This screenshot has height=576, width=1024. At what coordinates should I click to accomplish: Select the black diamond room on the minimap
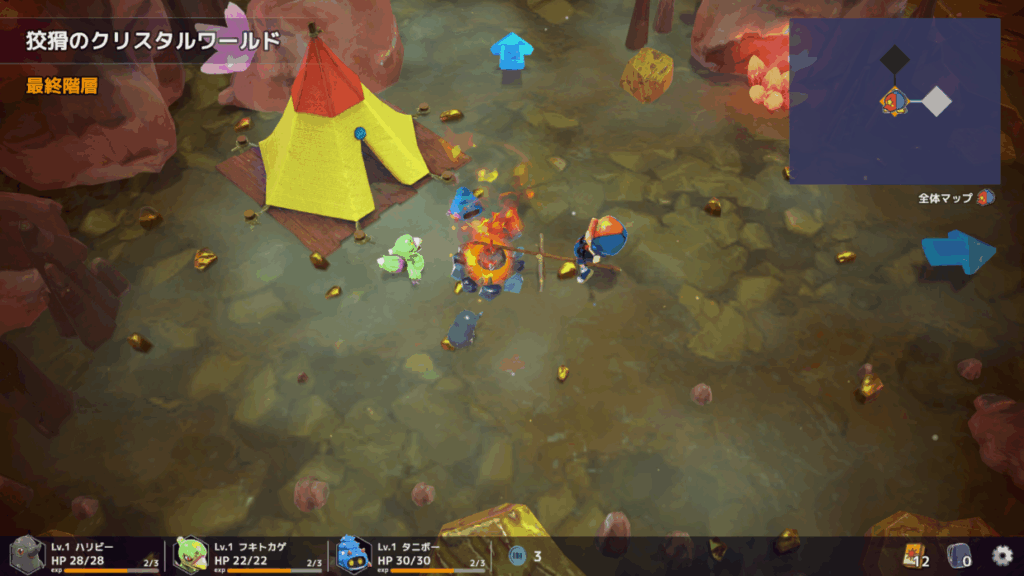point(893,61)
